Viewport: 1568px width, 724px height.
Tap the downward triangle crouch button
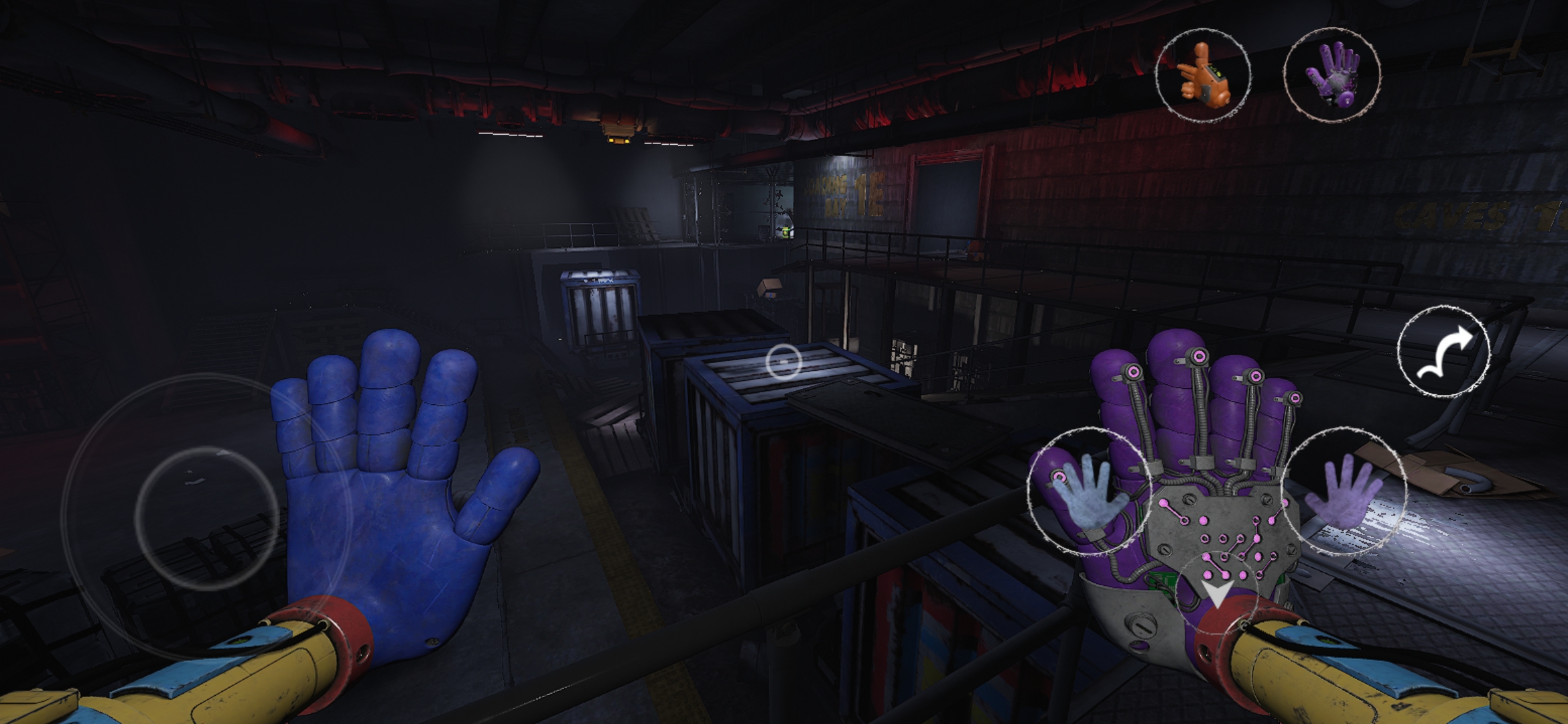tap(1216, 593)
